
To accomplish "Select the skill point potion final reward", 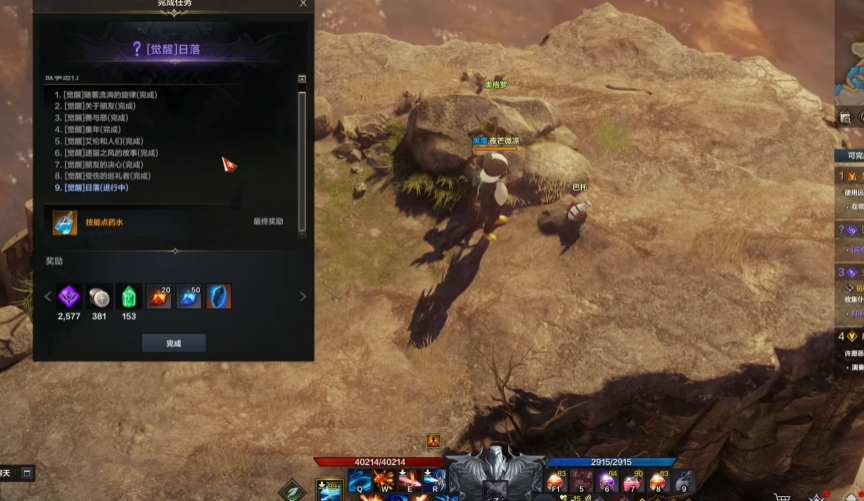I will tap(65, 222).
